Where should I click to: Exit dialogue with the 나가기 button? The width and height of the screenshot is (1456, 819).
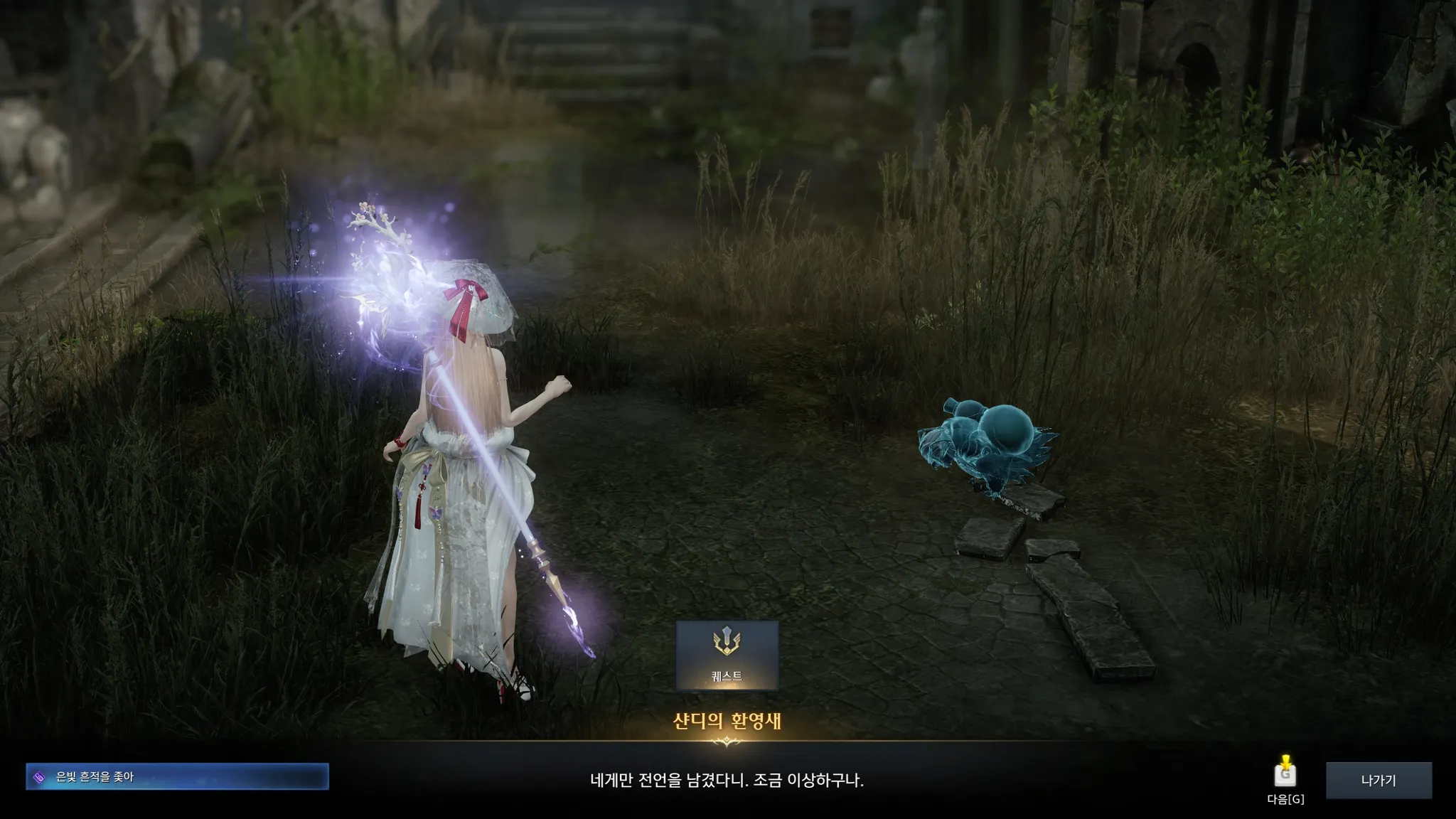[1379, 781]
